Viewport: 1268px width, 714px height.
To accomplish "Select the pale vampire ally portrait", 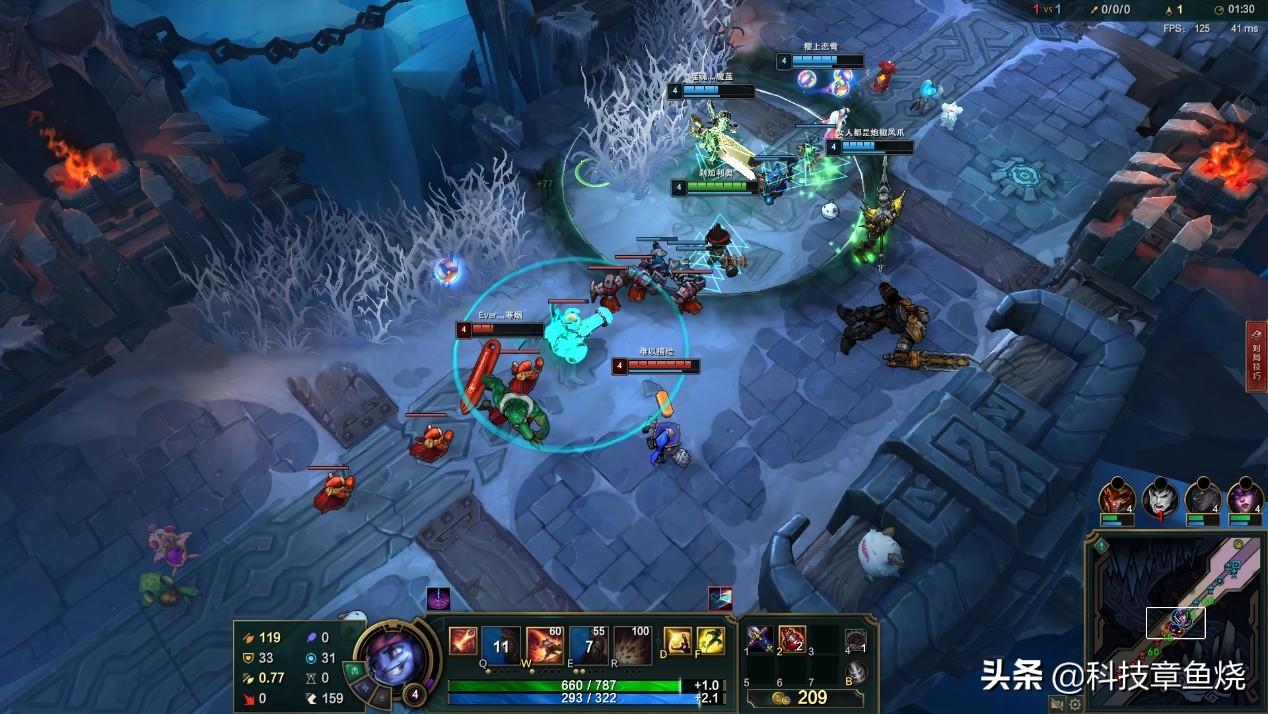I will [x=1158, y=497].
